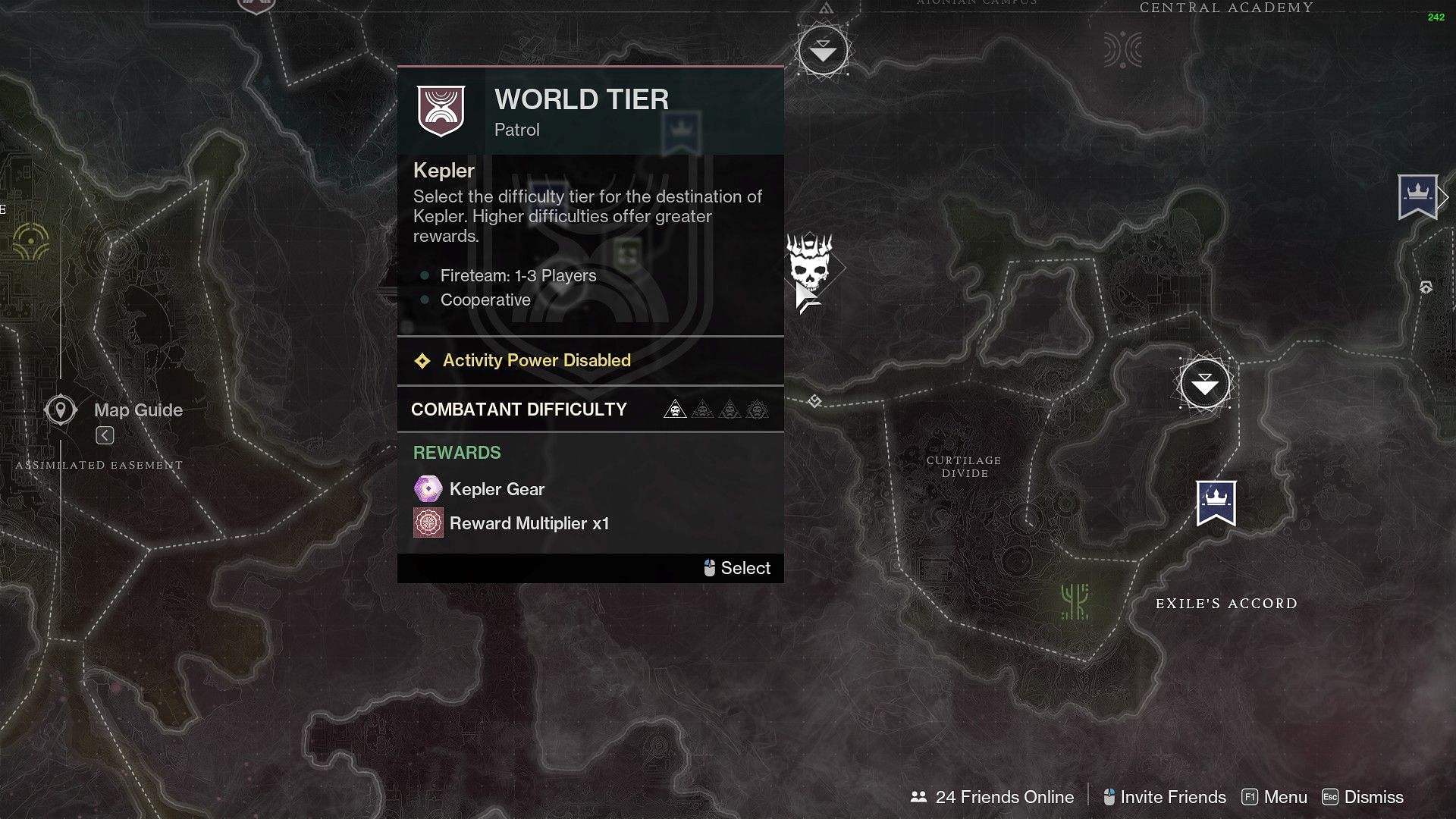Viewport: 1456px width, 819px height.
Task: Select the landing zone marker above Exile's Accord
Action: (1204, 384)
